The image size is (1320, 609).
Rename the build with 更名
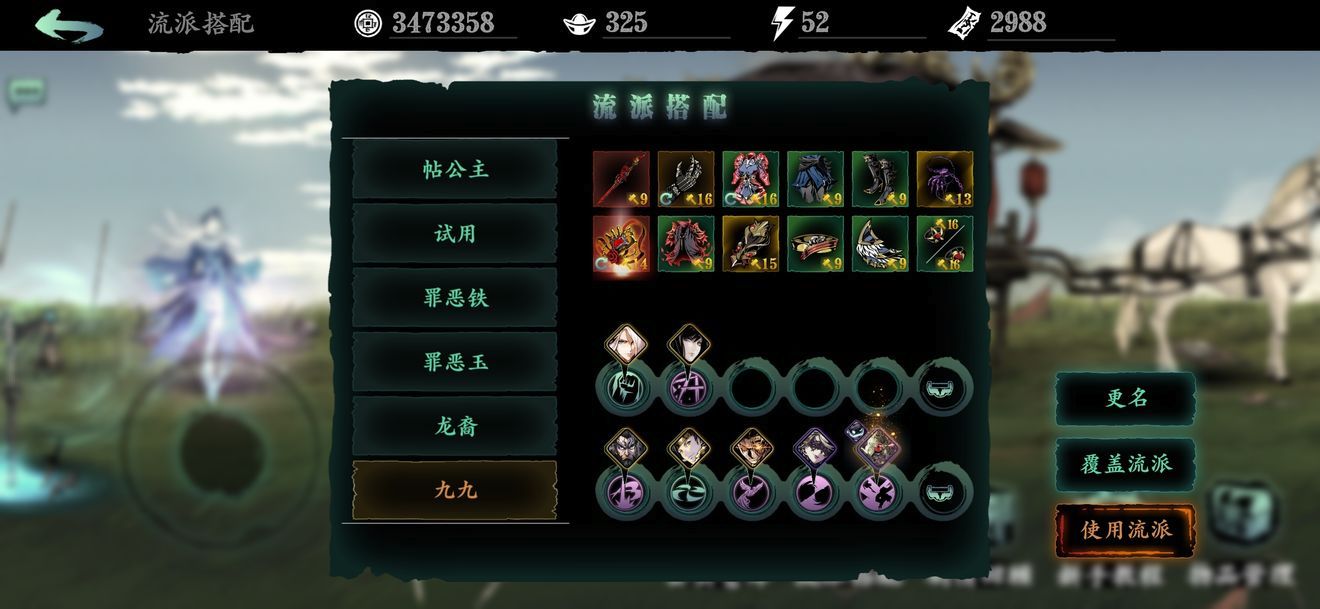click(x=1126, y=398)
